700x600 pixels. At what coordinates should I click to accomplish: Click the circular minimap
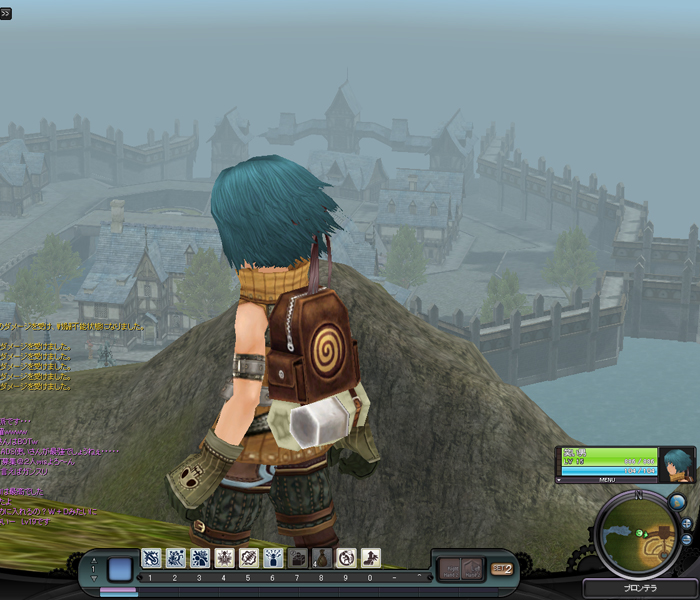tap(638, 534)
